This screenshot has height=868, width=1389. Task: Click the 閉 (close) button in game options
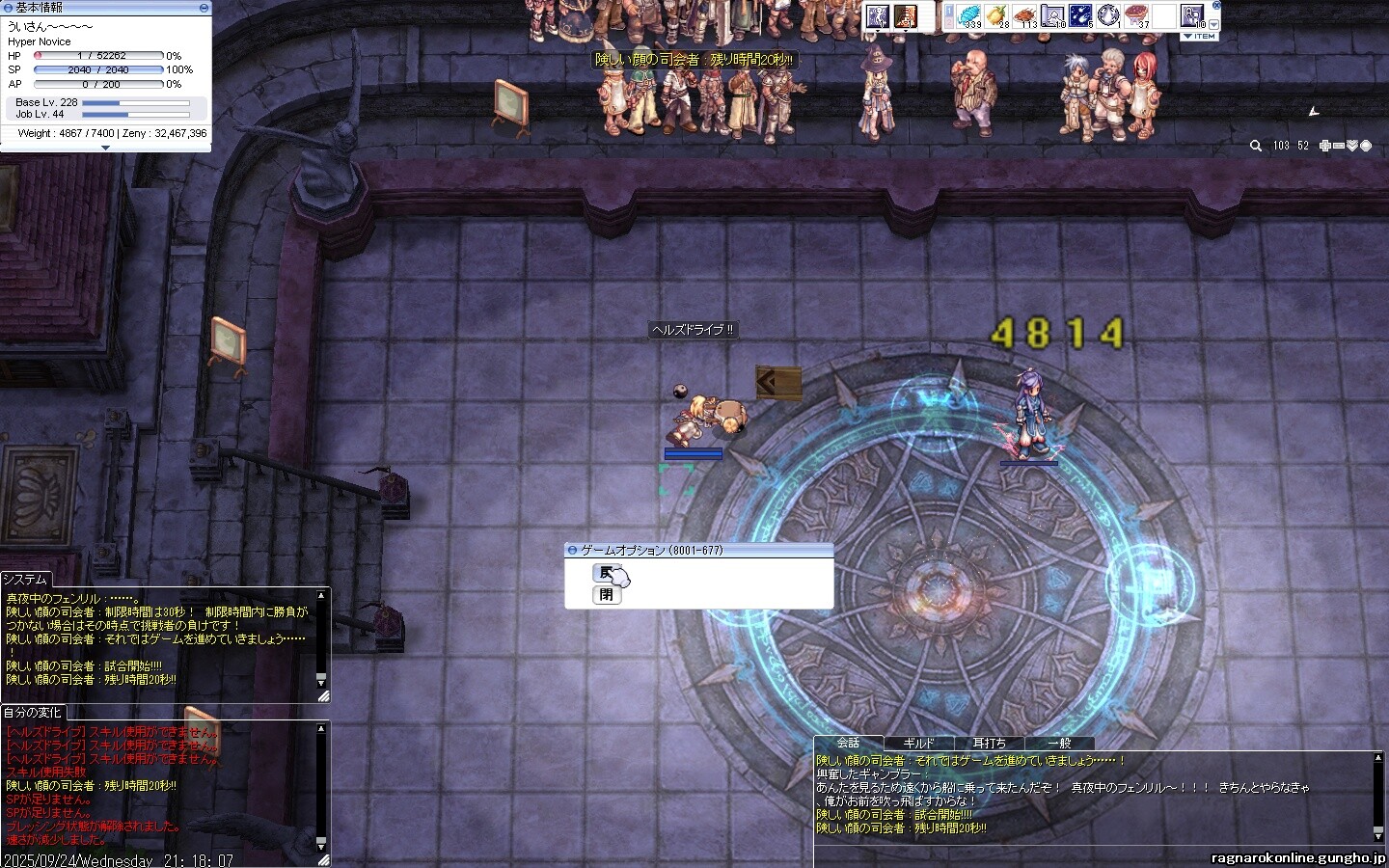click(x=606, y=595)
